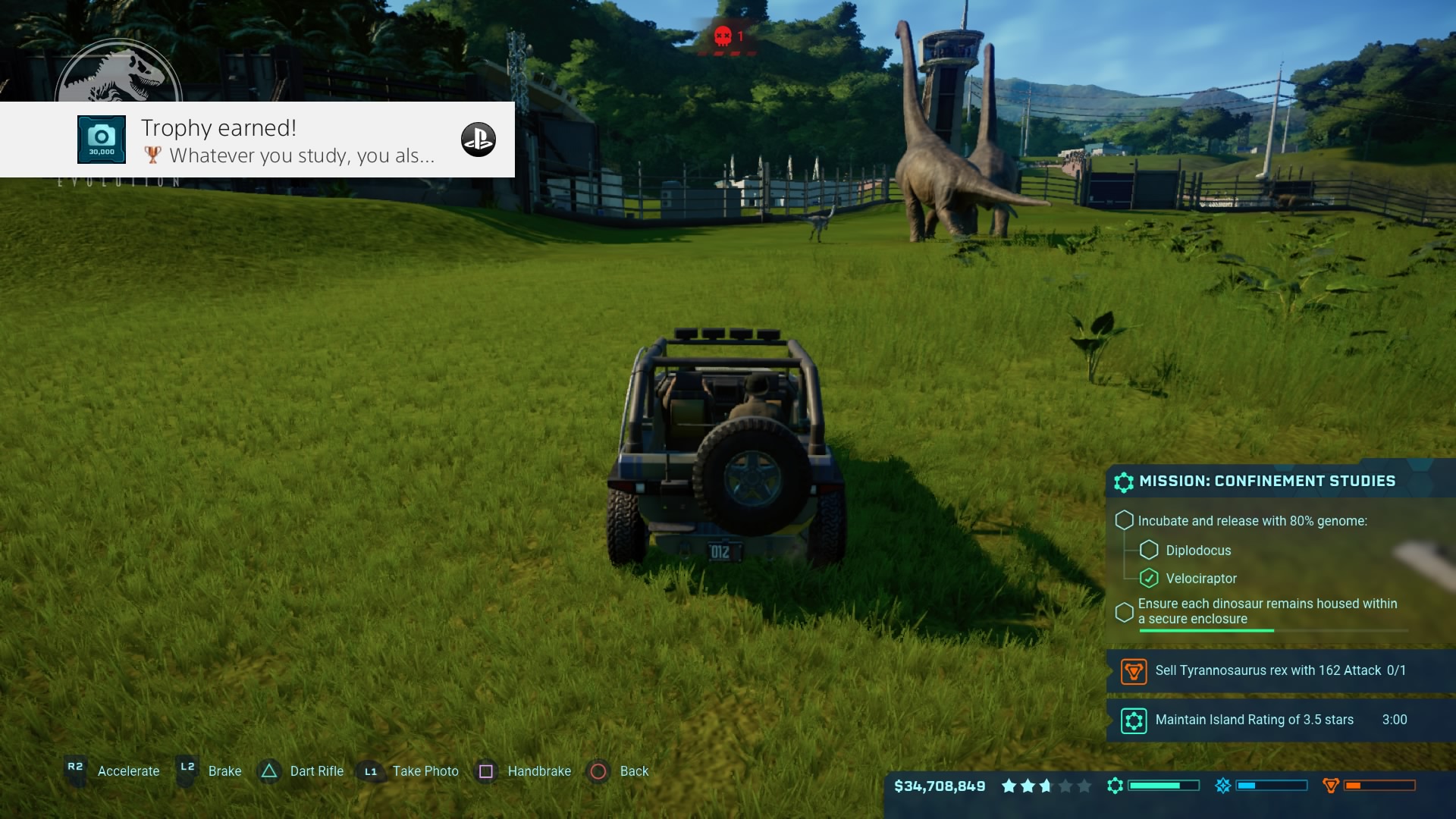Check the Diplodocus objective hexagon
Viewport: 1456px width, 819px height.
pos(1150,551)
